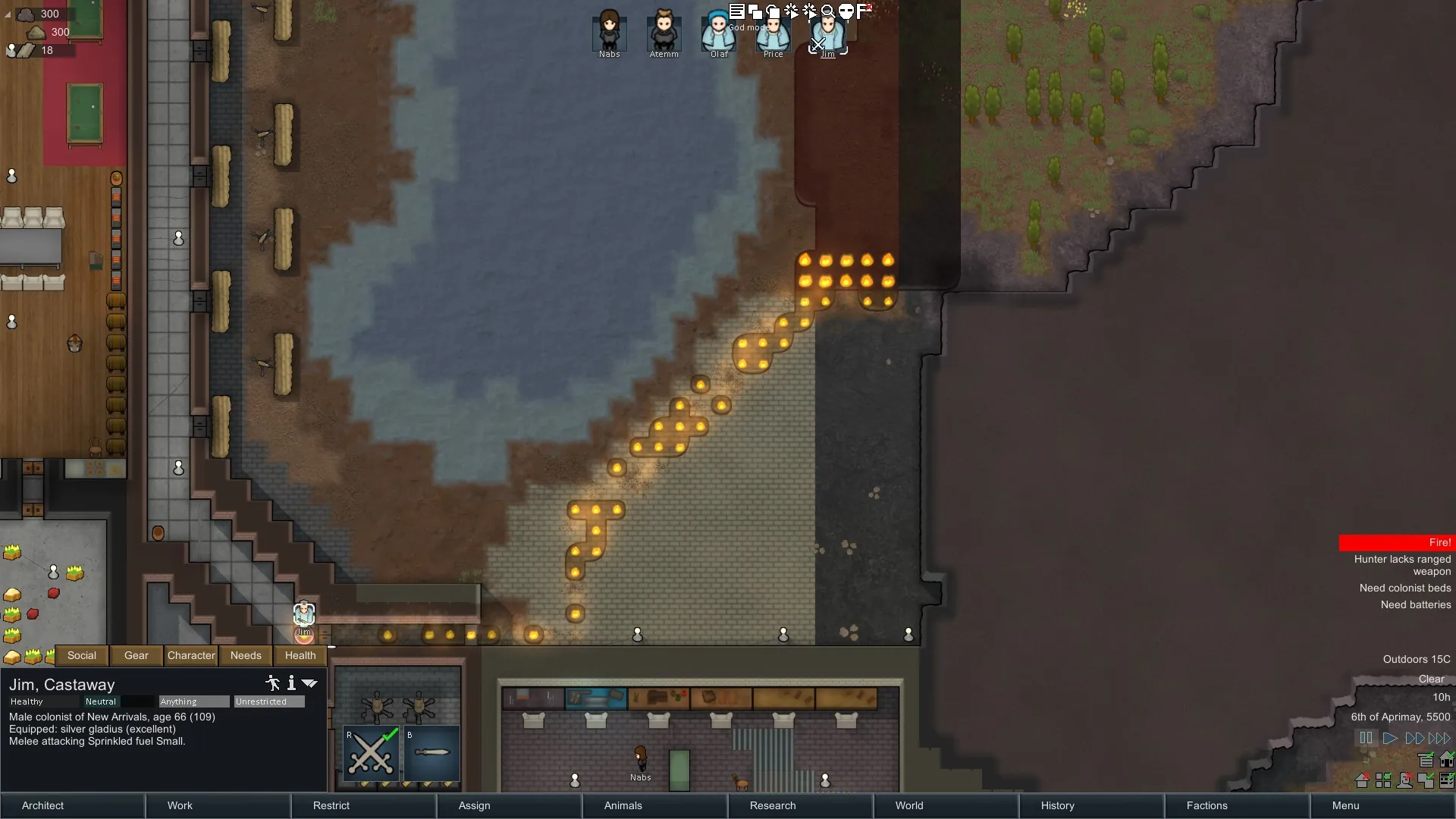1456x819 pixels.
Task: Open Jim's Character tab
Action: click(x=191, y=655)
